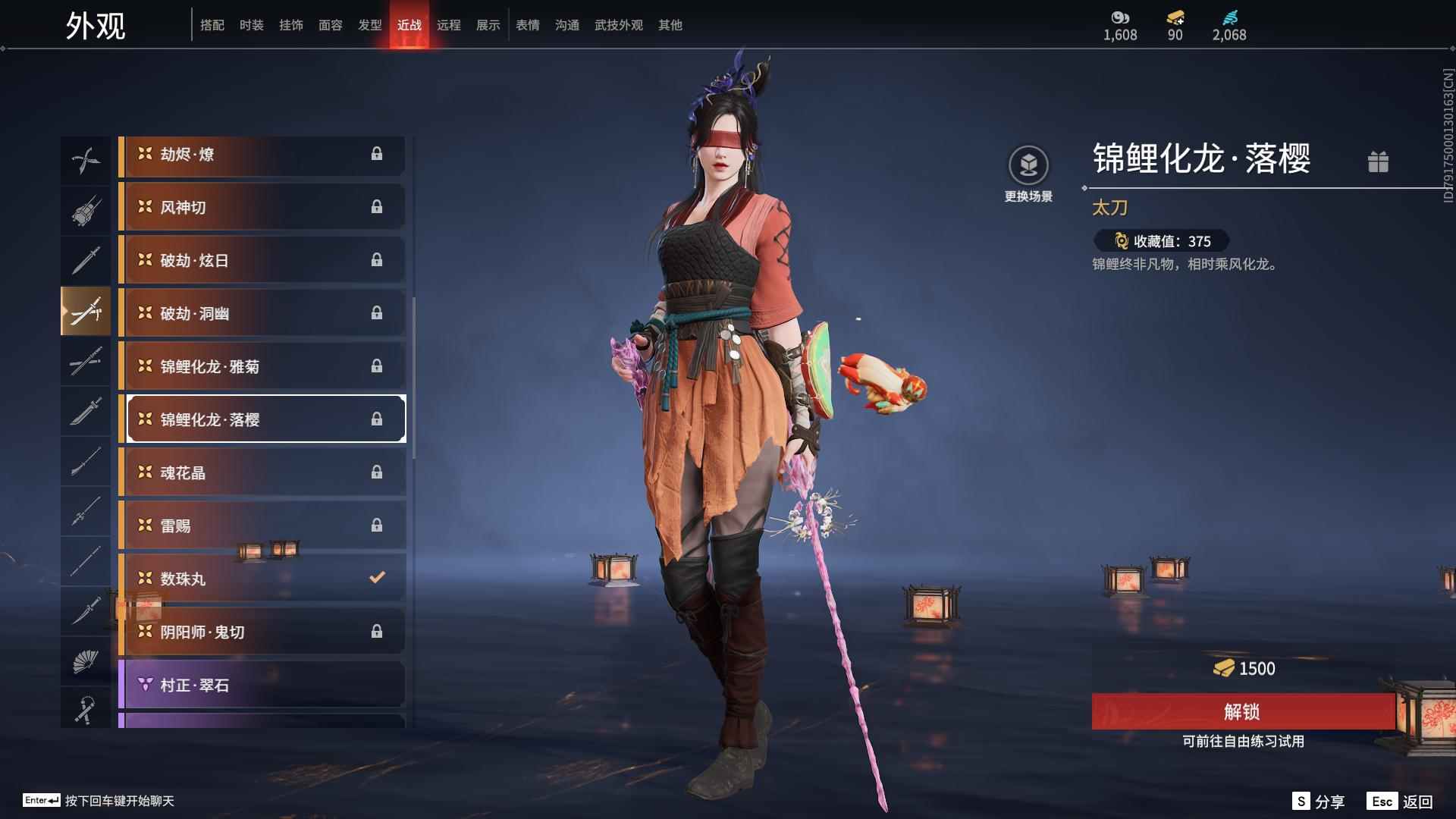Open the gift icon beside 锦鲤化龙·落樱 title
Viewport: 1456px width, 819px height.
pos(1379,162)
